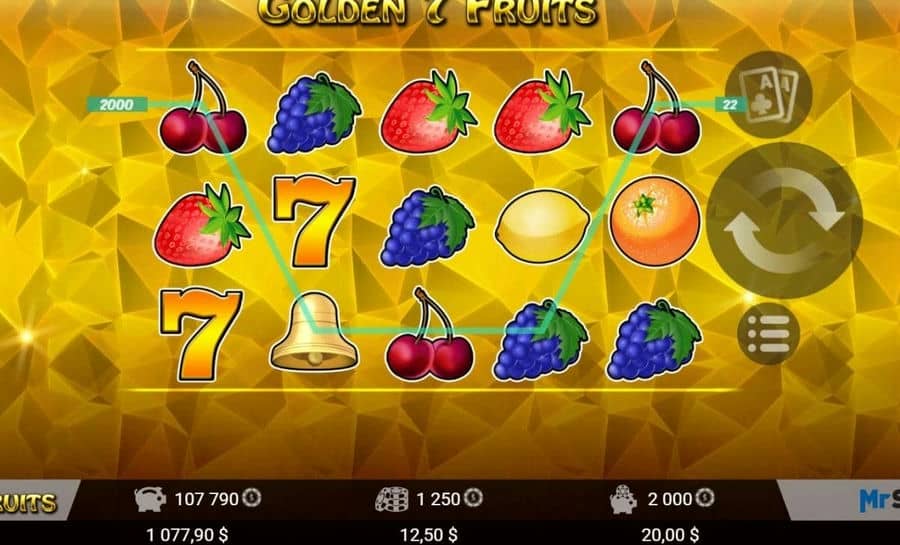The height and width of the screenshot is (545, 900).
Task: Open the list menu button
Action: coord(768,334)
